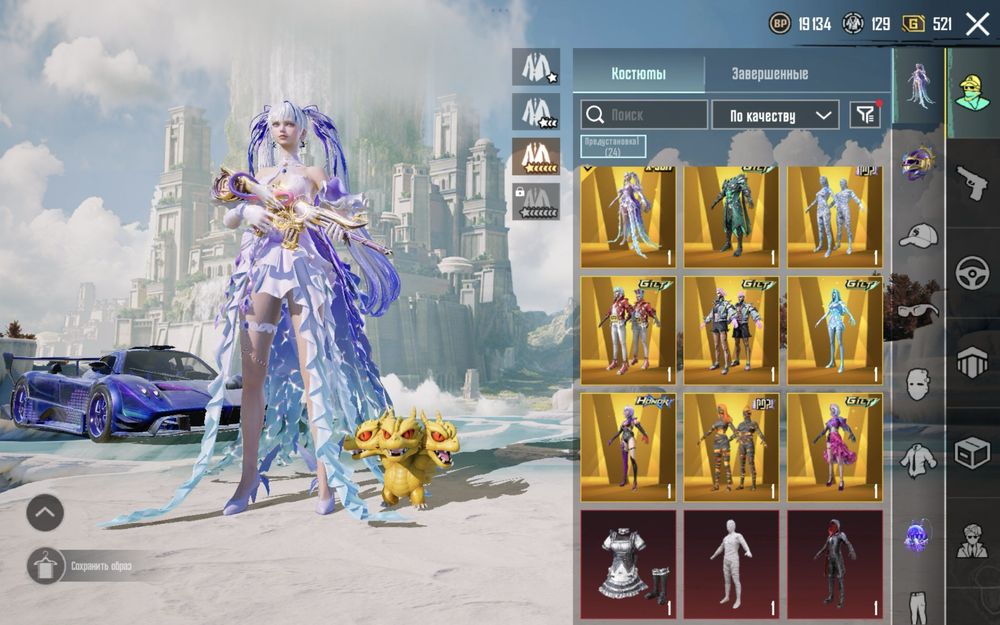Expand the round up-arrow button
1000x625 pixels.
coord(45,513)
